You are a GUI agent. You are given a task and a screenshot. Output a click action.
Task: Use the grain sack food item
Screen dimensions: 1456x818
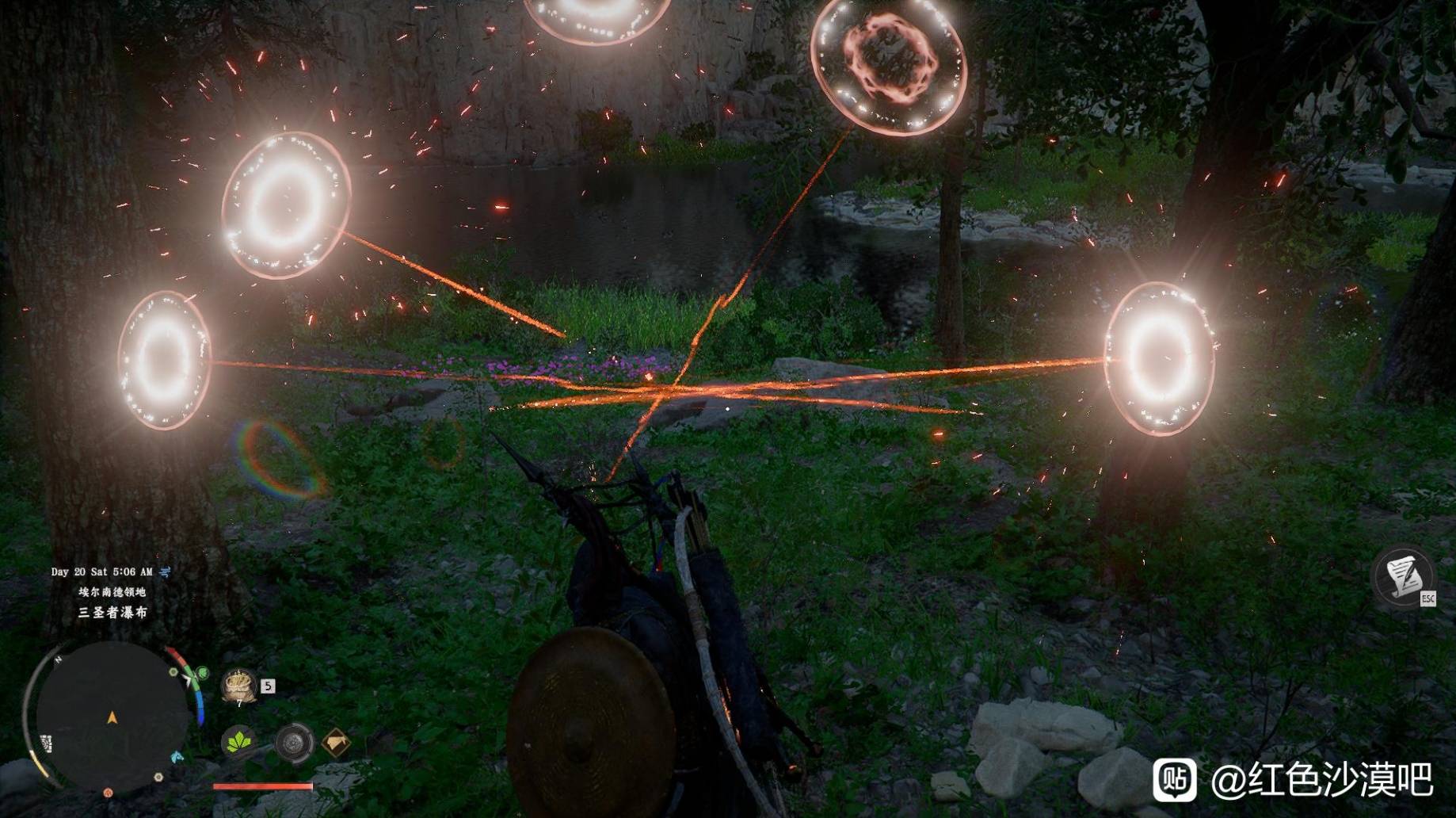pyautogui.click(x=238, y=686)
